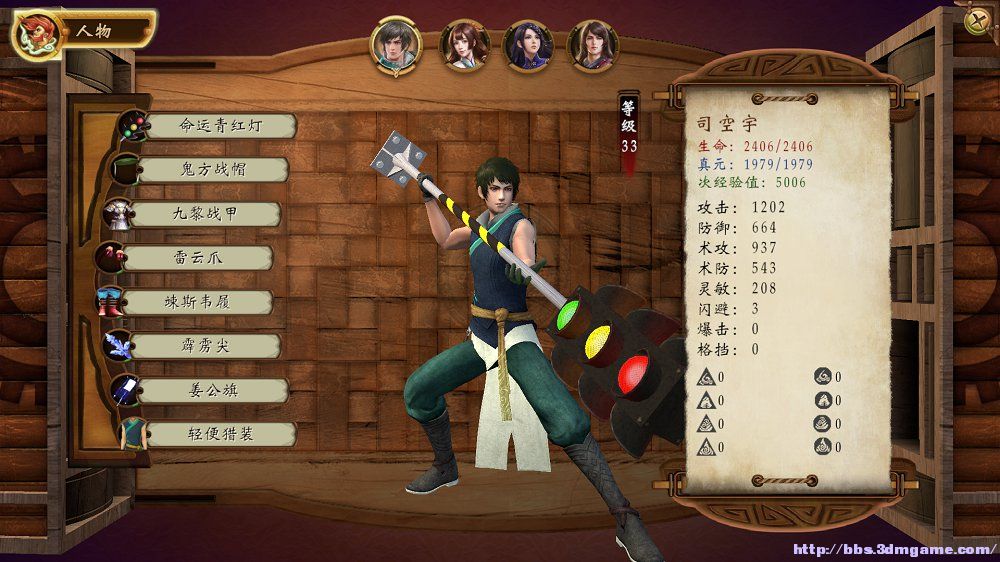Close the character screen with the X
Viewport: 1000px width, 562px height.
pyautogui.click(x=976, y=21)
